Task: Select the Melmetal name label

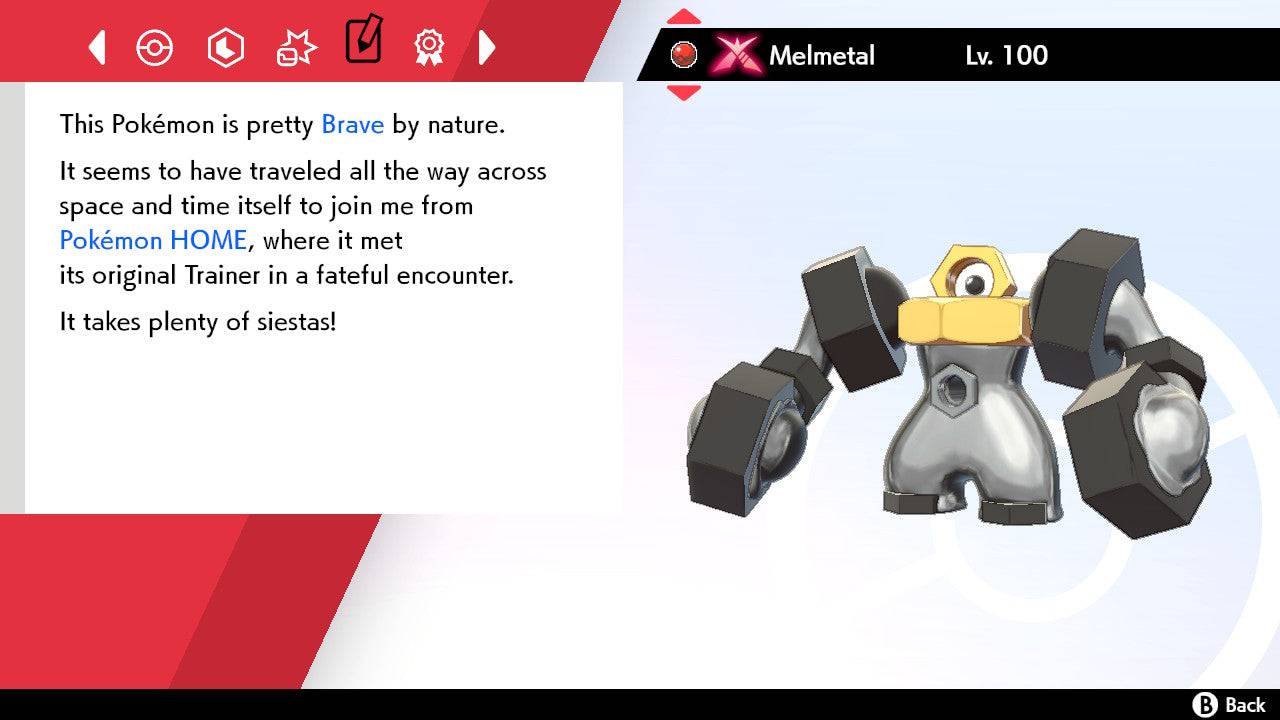Action: tap(820, 56)
